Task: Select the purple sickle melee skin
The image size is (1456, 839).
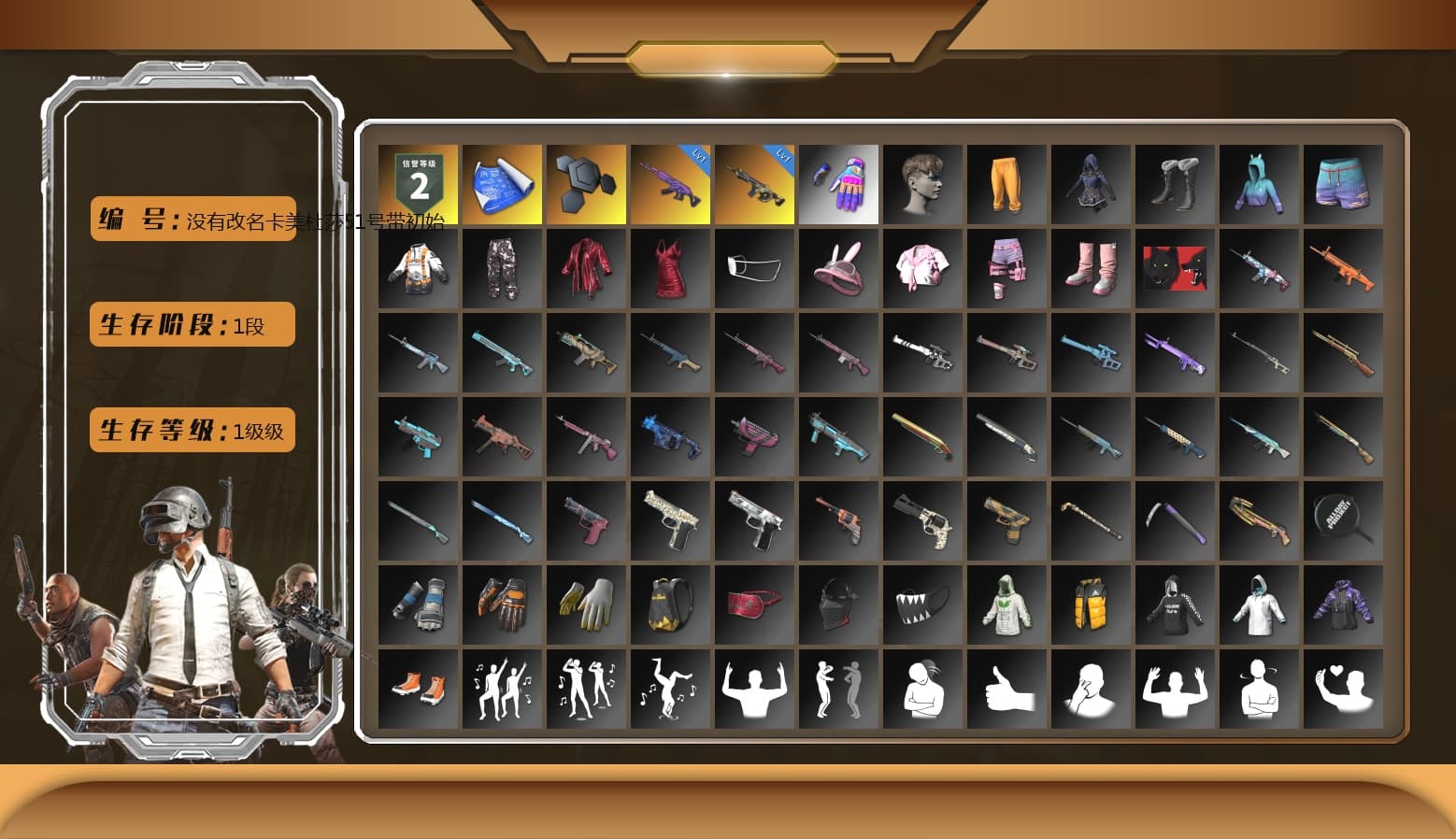Action: (1176, 520)
